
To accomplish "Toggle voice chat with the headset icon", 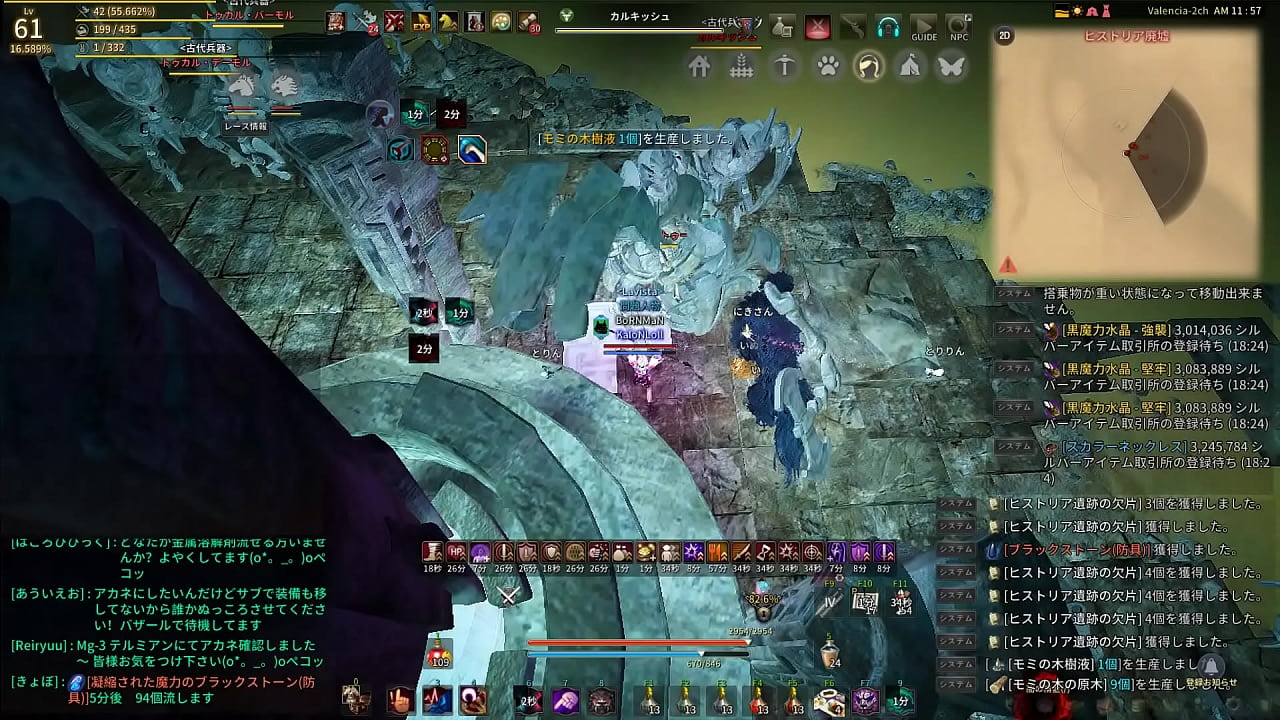I will pyautogui.click(x=888, y=26).
